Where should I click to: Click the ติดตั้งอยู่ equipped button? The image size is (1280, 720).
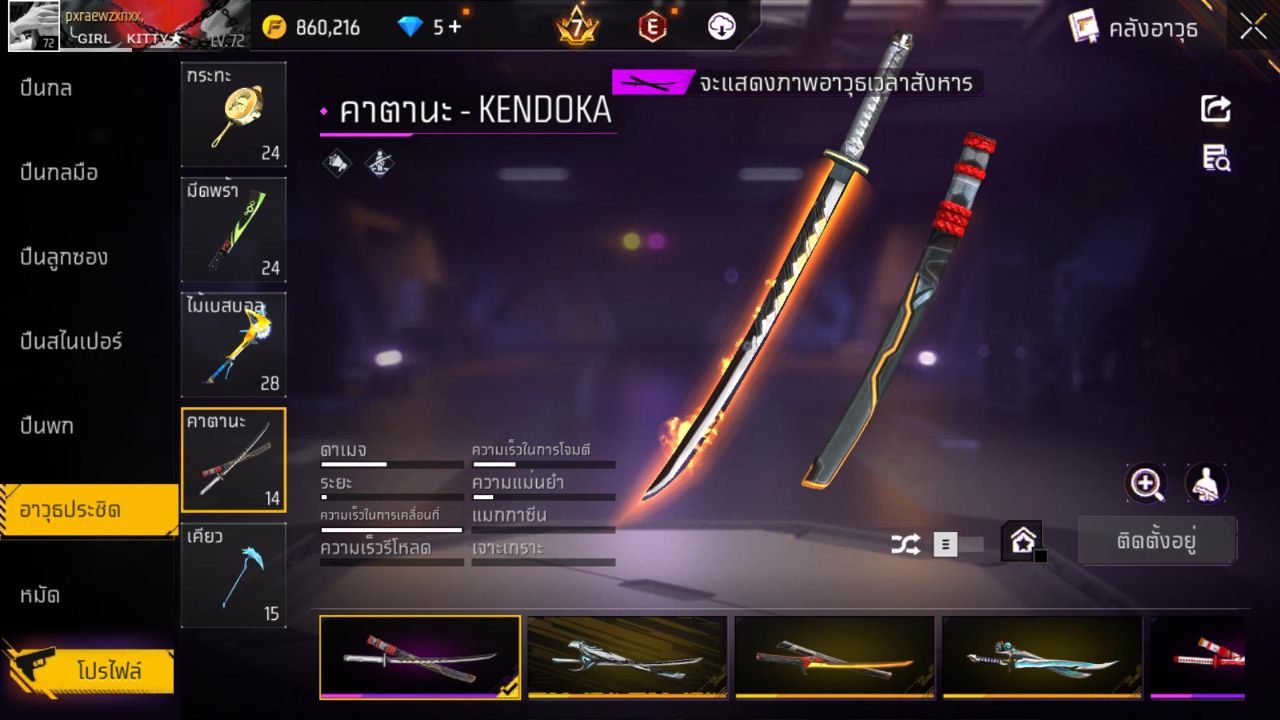pos(1157,540)
